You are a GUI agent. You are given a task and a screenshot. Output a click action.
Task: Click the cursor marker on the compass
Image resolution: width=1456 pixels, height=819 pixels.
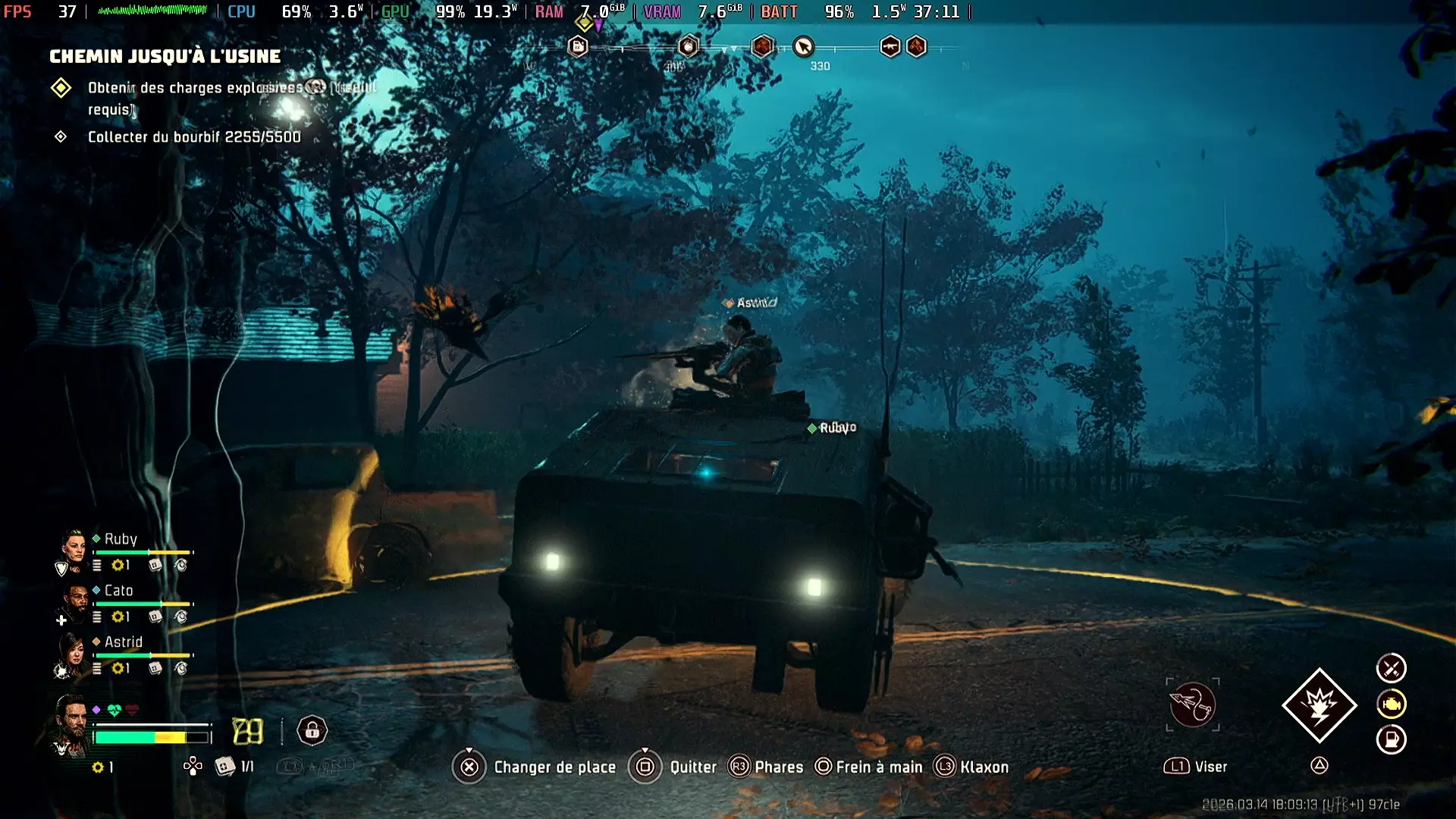(x=803, y=47)
